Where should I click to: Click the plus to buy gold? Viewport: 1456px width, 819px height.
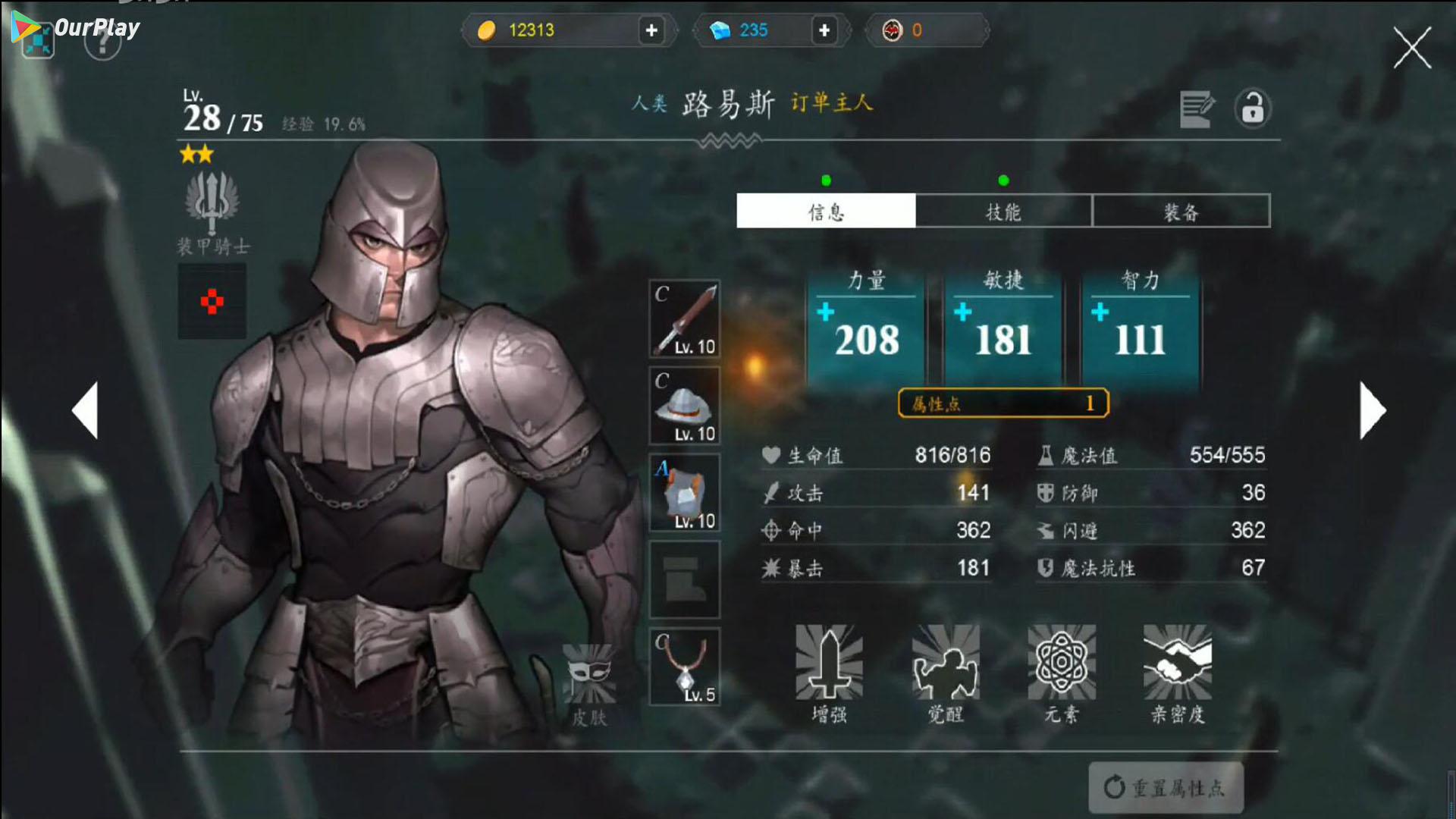click(x=651, y=31)
